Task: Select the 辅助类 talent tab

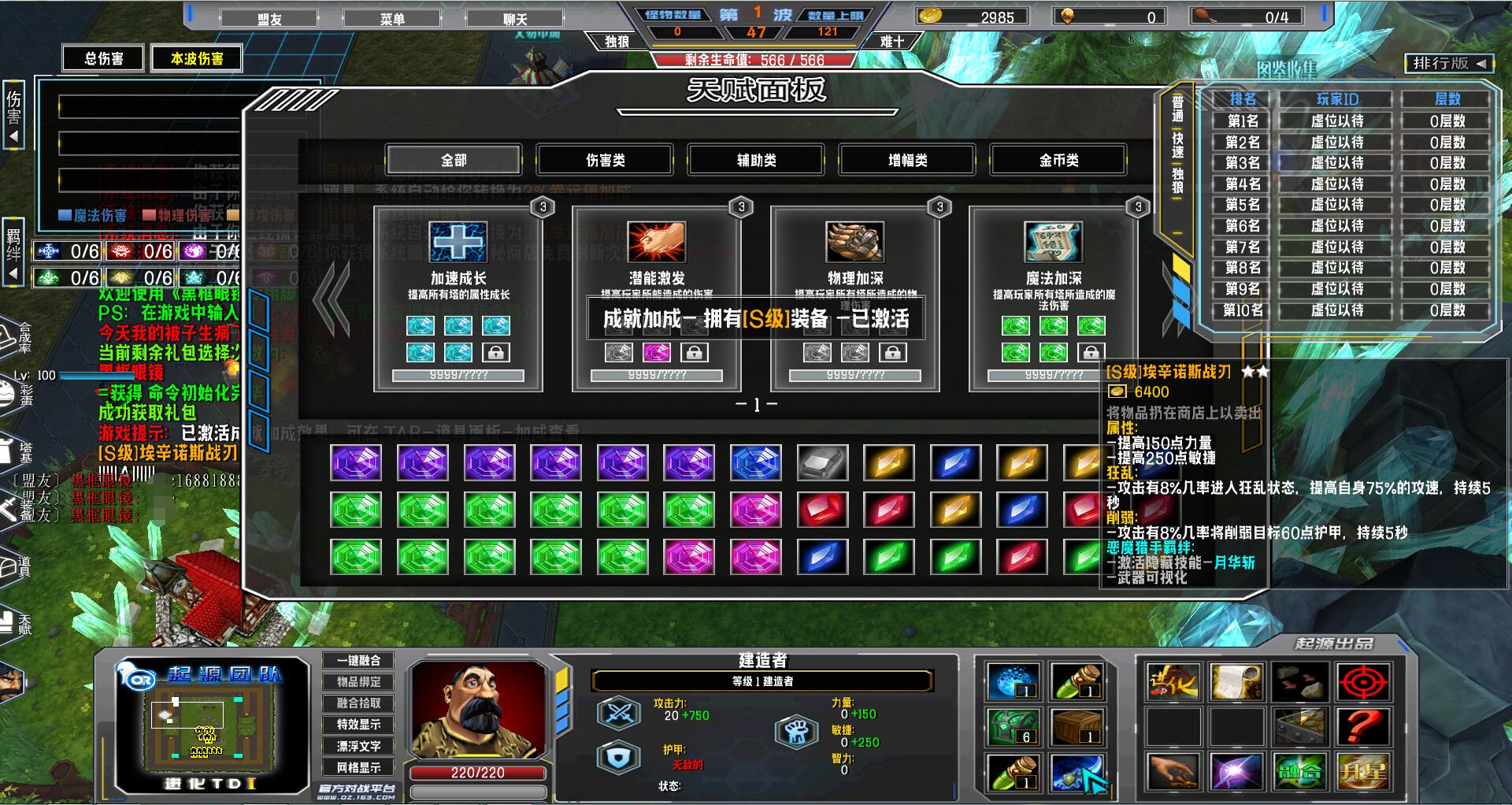Action: pos(756,160)
